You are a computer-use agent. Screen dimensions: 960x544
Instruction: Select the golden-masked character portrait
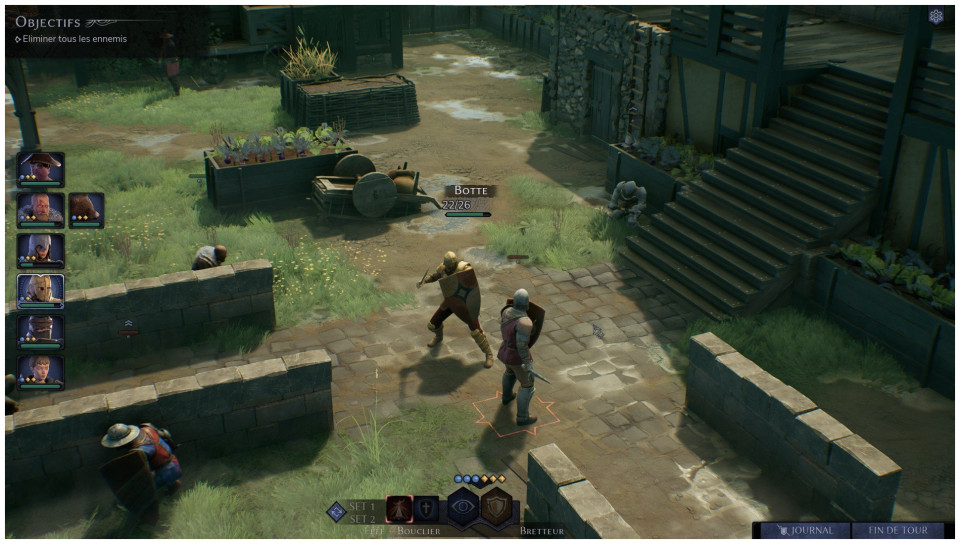(41, 291)
